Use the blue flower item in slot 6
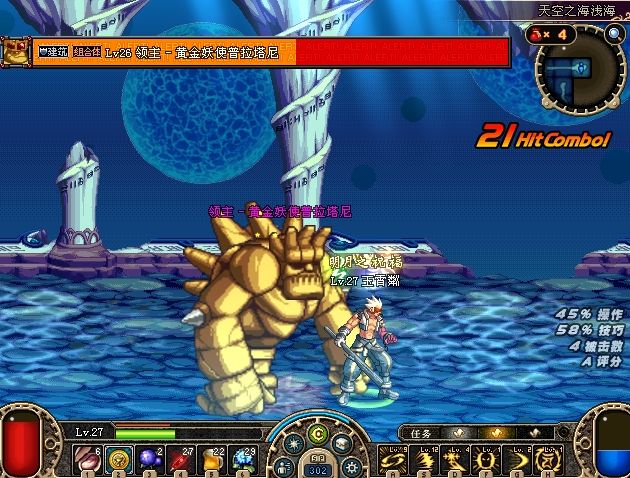This screenshot has height=478, width=630. 244,459
